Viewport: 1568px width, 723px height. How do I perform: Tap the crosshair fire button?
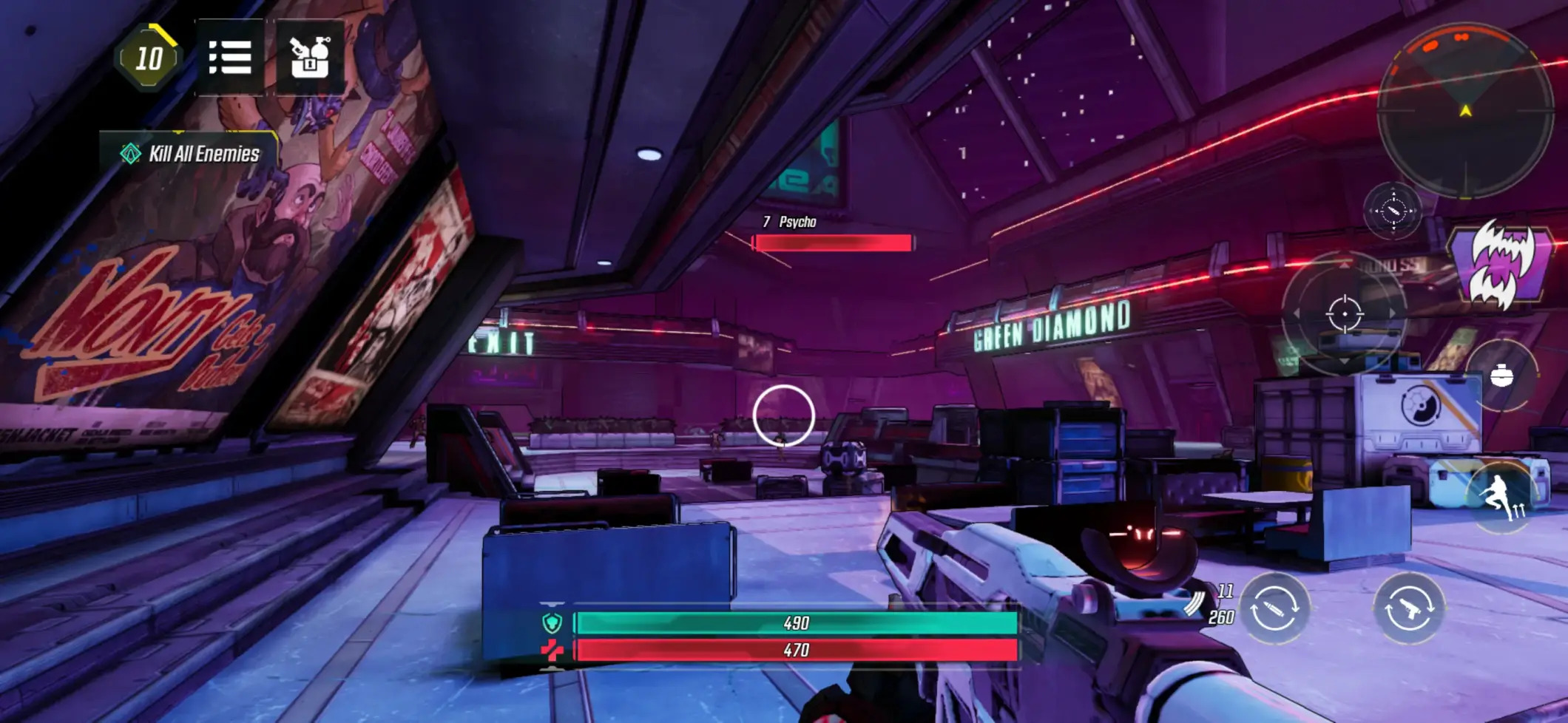tap(1344, 313)
